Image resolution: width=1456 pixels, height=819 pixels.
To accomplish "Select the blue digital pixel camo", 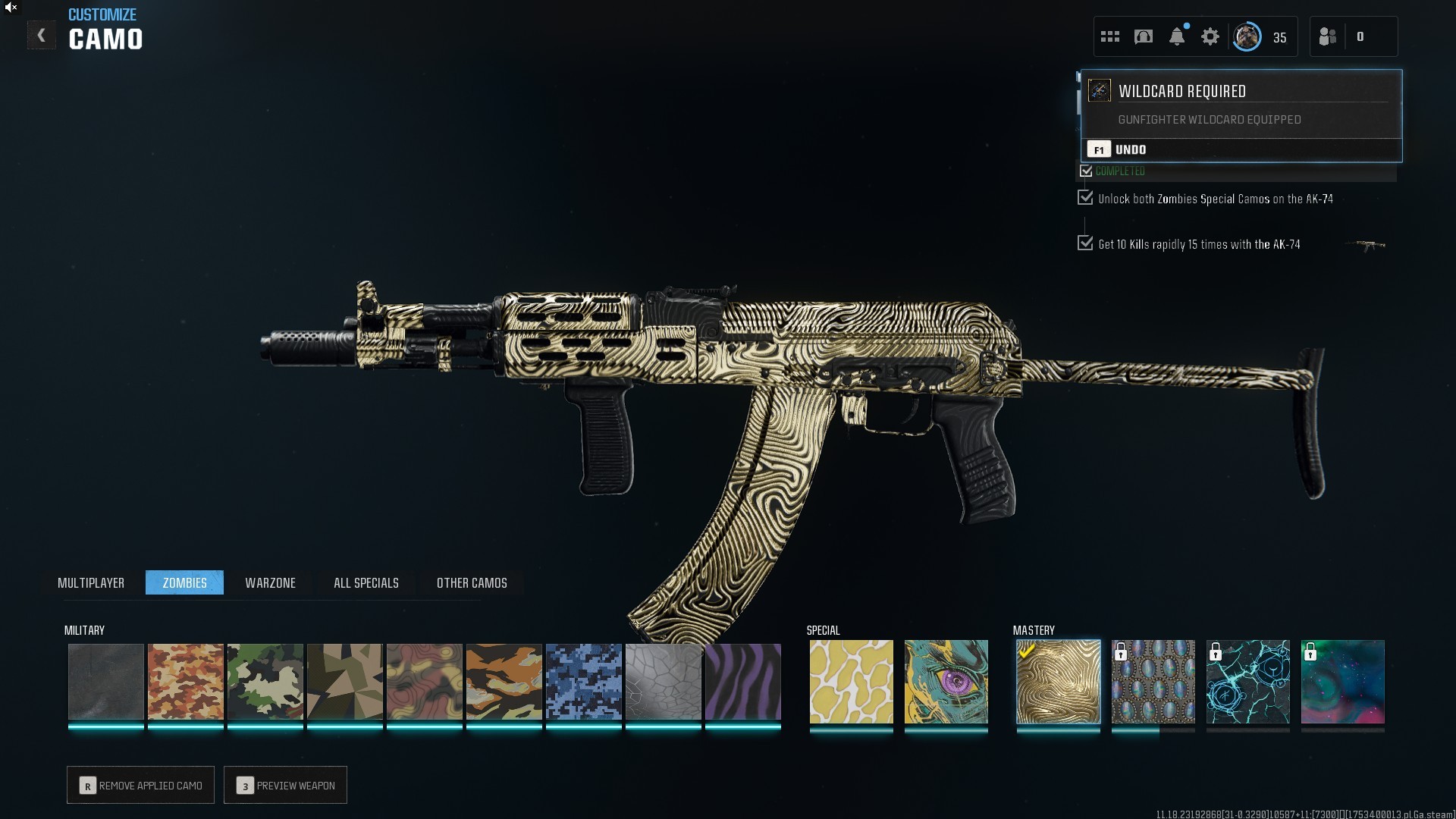I will click(583, 682).
